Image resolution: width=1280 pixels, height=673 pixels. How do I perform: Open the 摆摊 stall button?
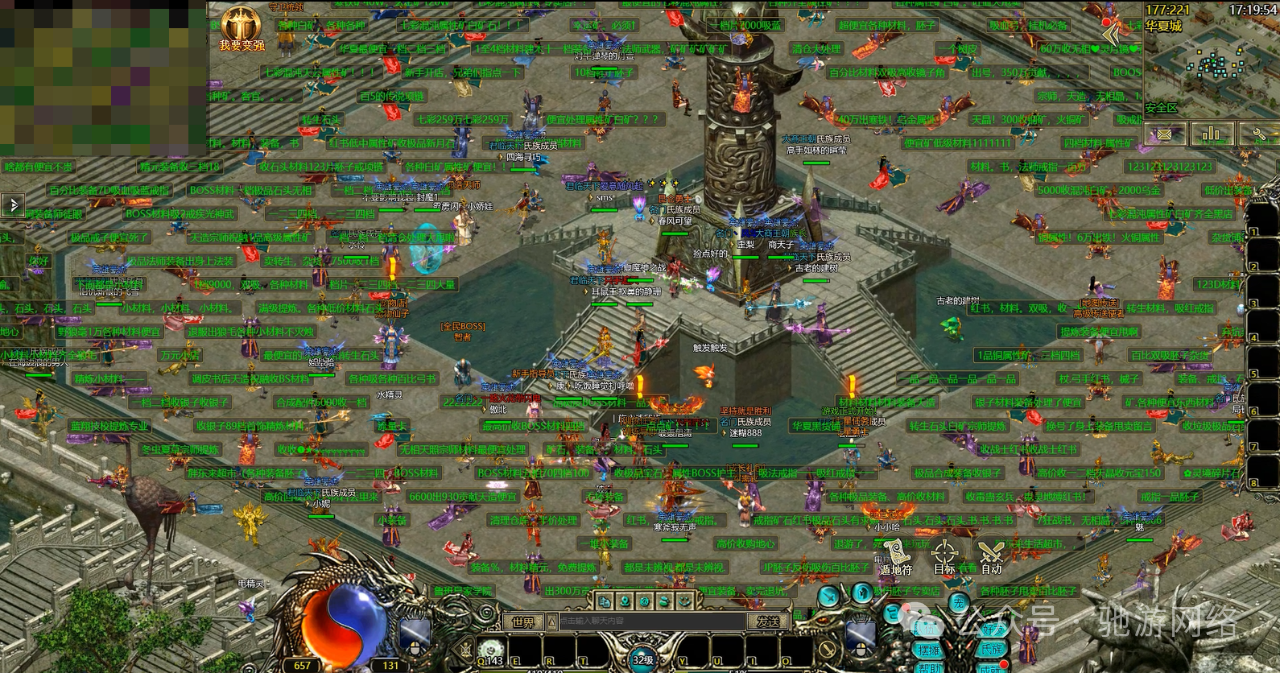point(927,649)
